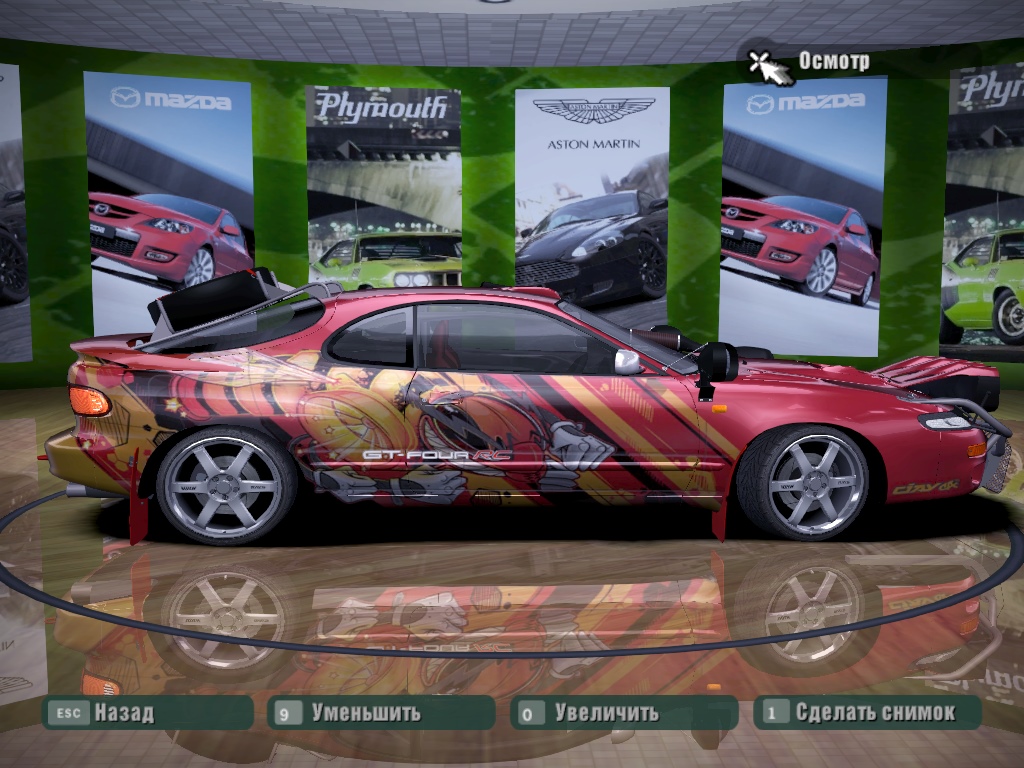
Task: Take a screenshot with Сделать снимок
Action: click(867, 713)
